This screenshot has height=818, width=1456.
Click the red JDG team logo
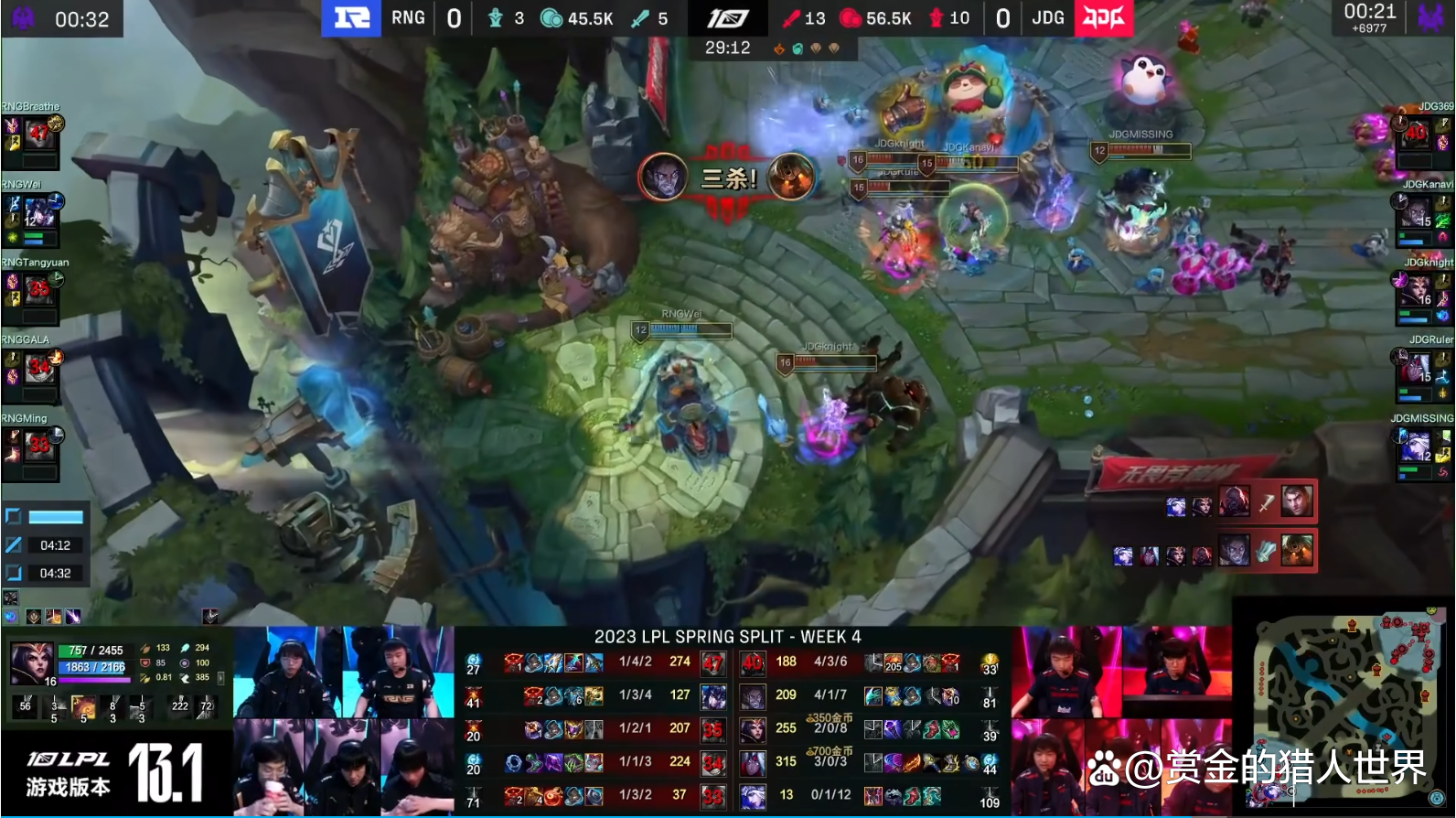tap(1104, 18)
